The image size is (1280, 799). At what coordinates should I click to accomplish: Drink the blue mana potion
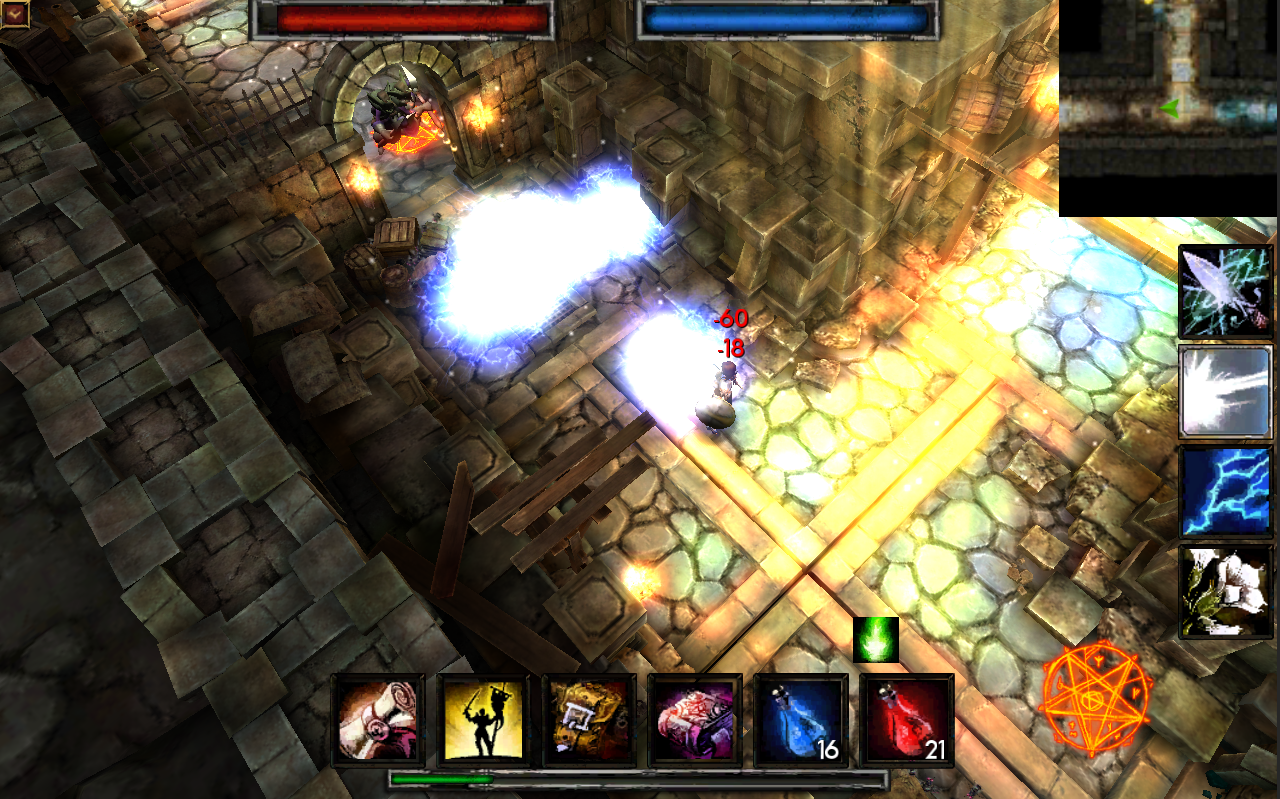pyautogui.click(x=802, y=720)
